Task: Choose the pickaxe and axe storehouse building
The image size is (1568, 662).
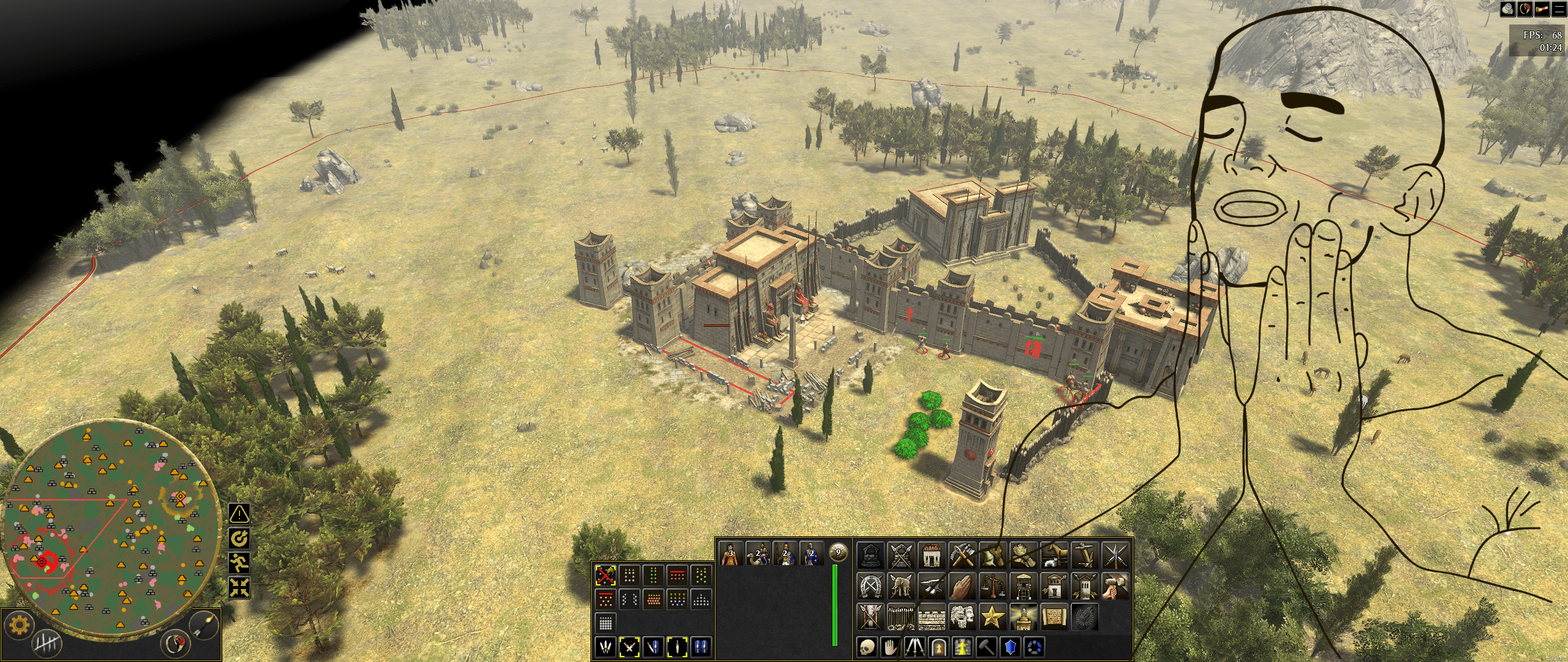Action: (x=962, y=555)
